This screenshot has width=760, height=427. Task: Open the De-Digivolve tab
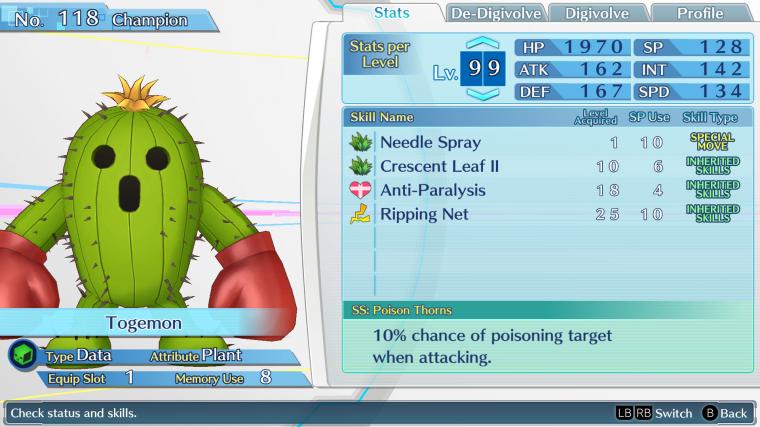(x=497, y=13)
